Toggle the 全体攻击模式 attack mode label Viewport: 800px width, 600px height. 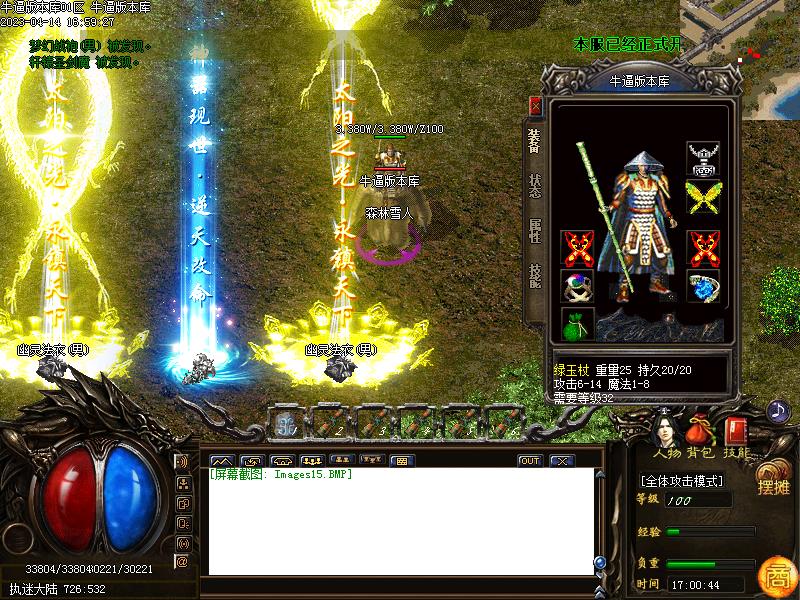682,481
